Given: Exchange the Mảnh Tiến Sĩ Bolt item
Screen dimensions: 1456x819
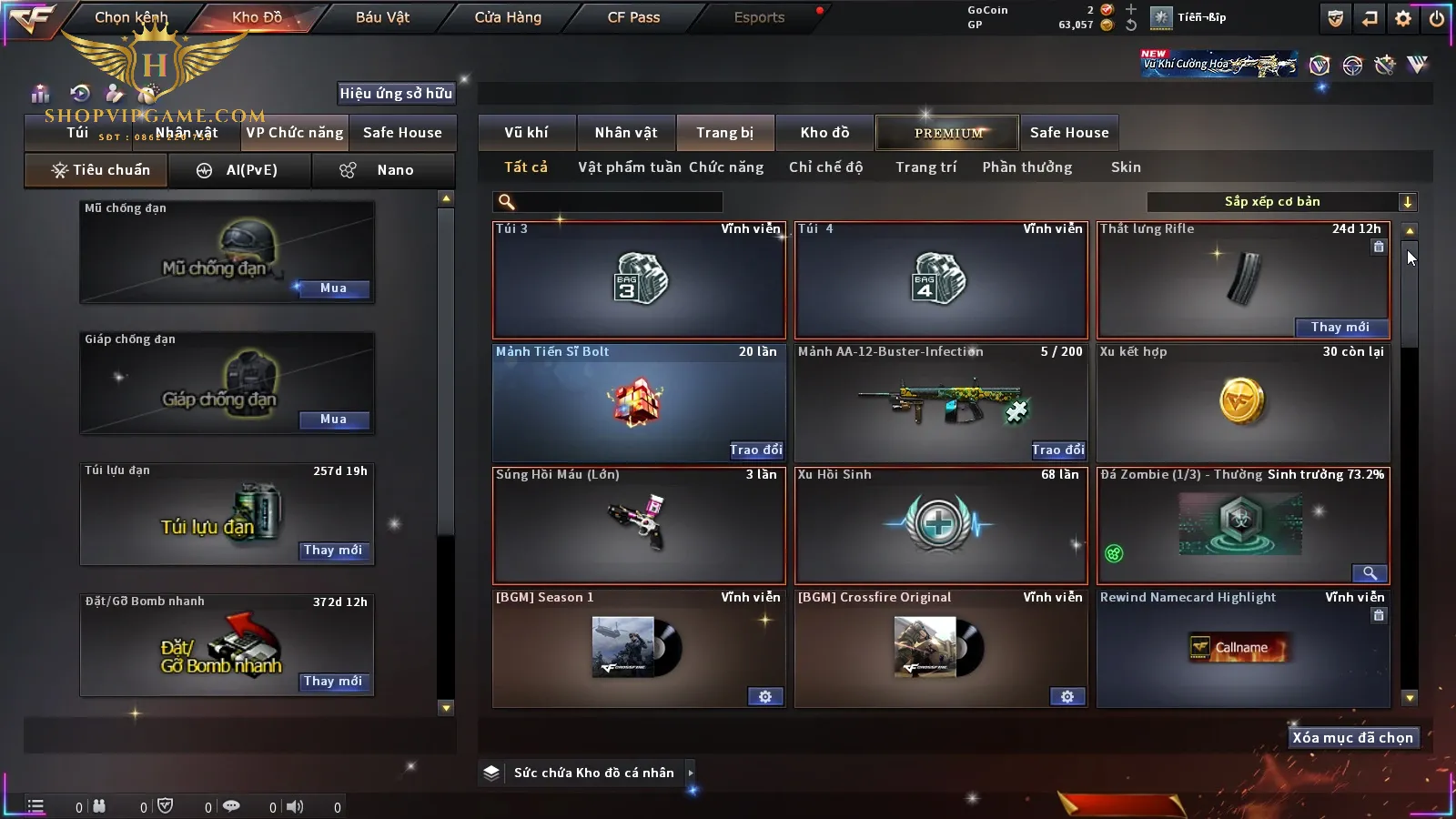Looking at the screenshot, I should click(x=755, y=450).
